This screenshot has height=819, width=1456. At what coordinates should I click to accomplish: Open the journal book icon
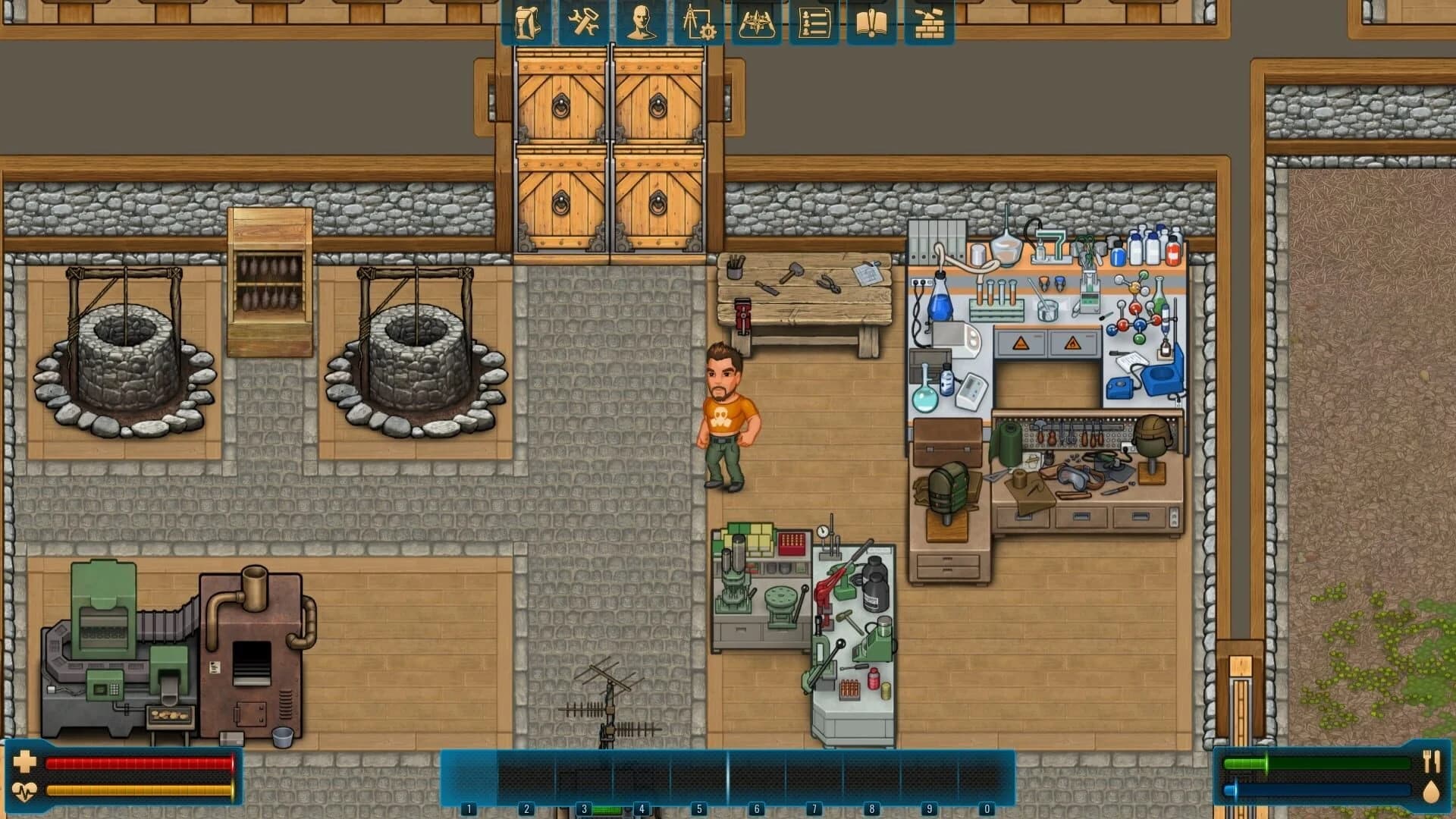(871, 23)
